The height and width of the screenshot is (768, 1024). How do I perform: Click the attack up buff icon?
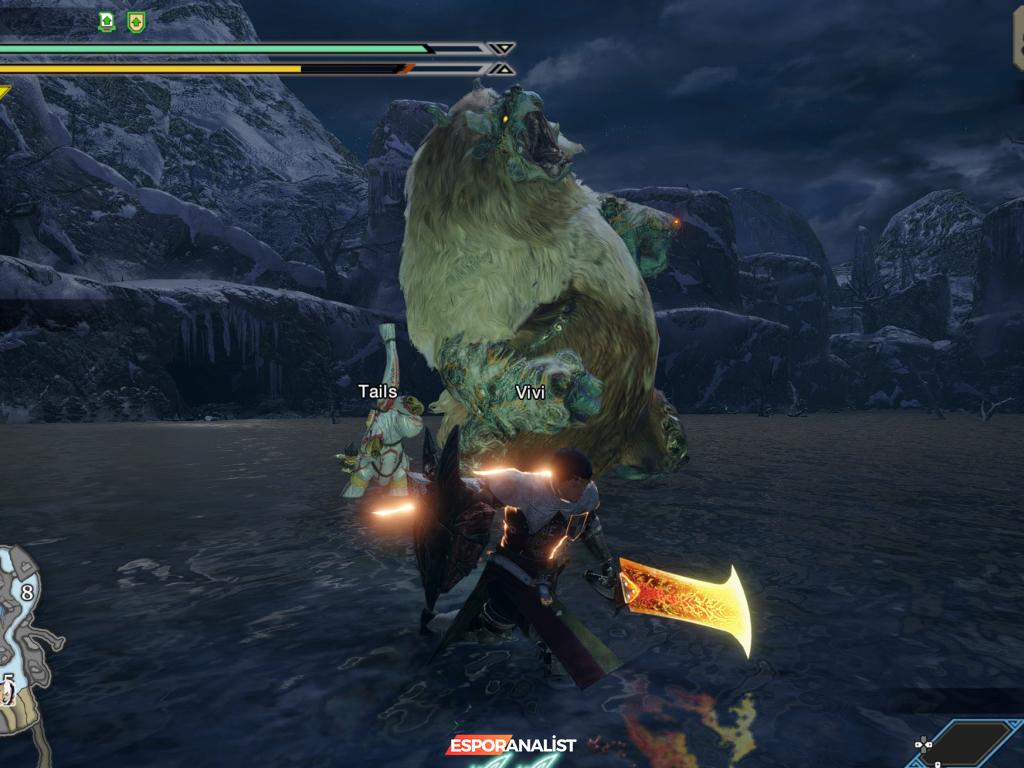tap(107, 21)
